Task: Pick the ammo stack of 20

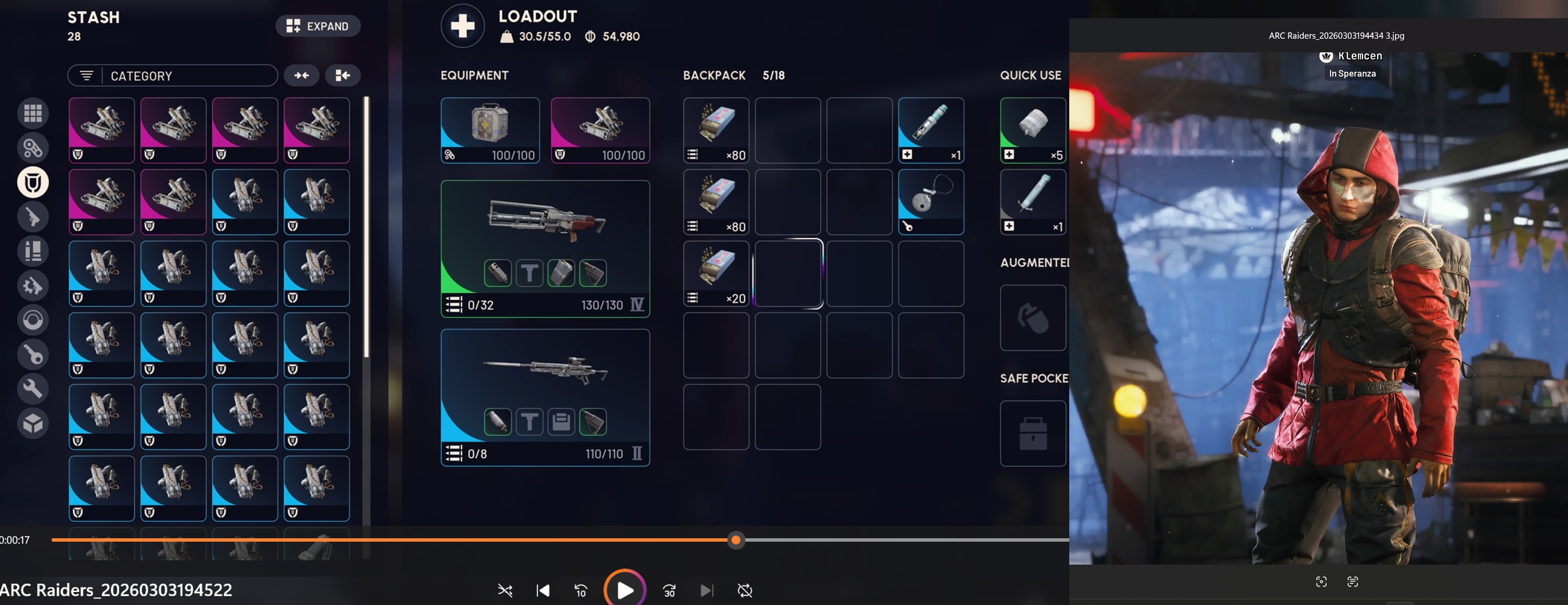Action: point(716,273)
